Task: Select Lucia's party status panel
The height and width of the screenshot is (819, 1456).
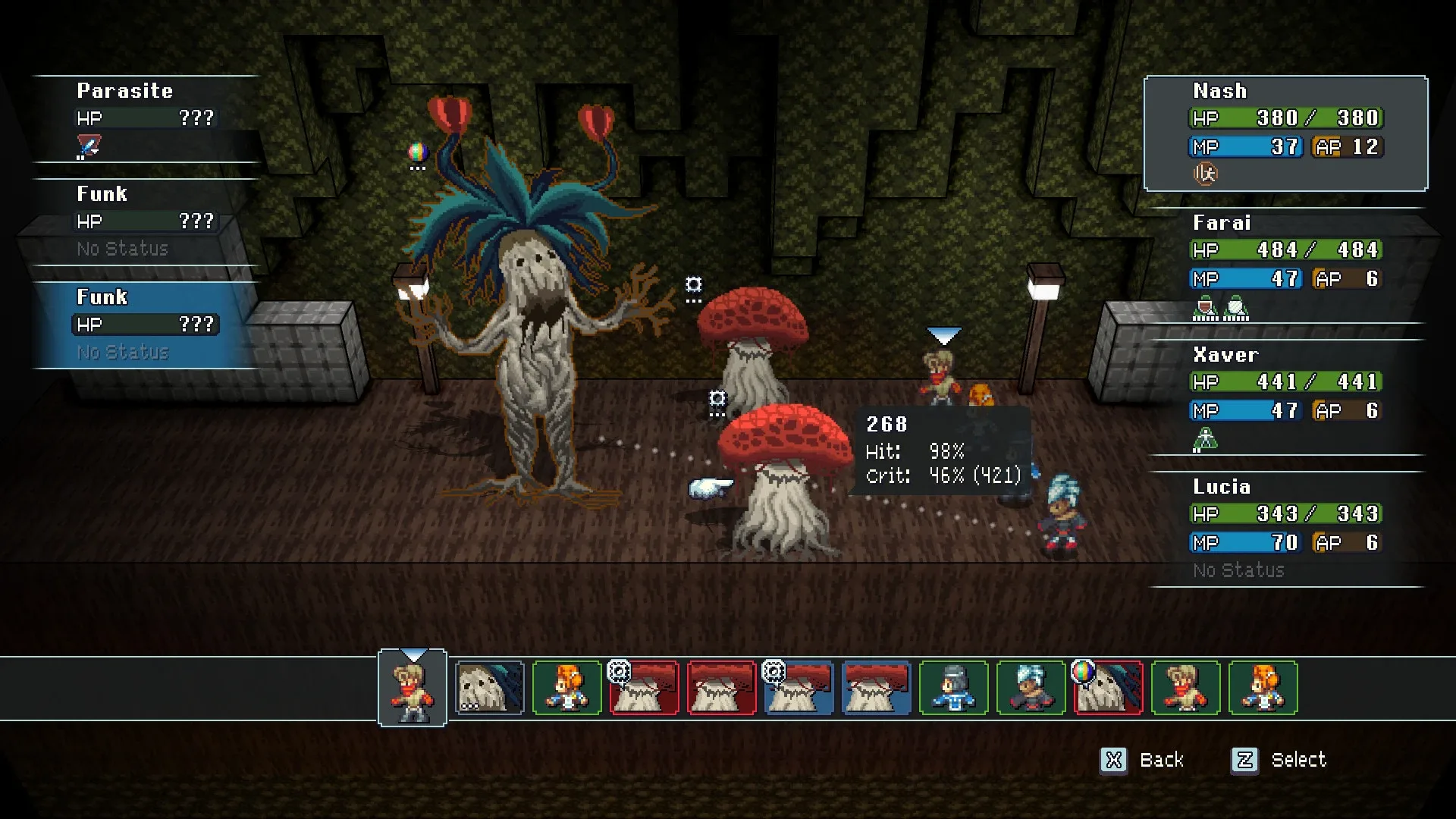Action: 1285,528
